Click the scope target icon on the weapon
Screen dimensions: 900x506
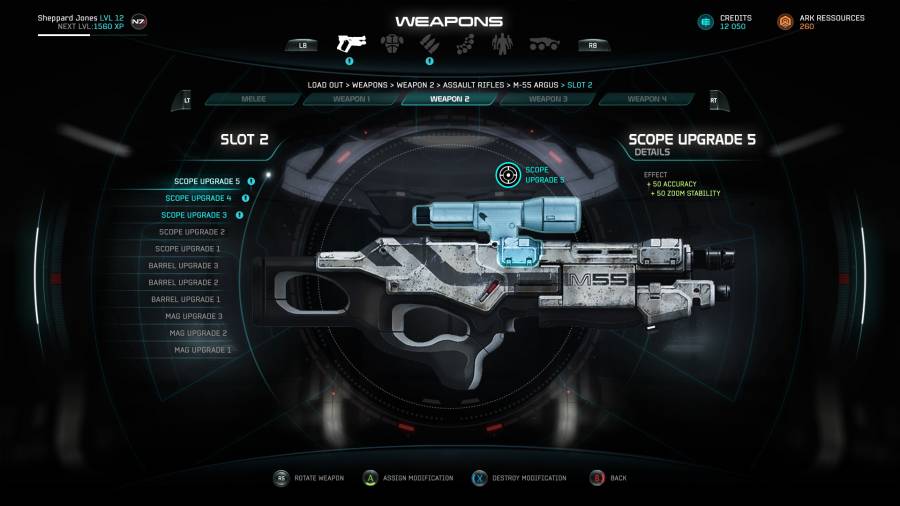(x=508, y=175)
